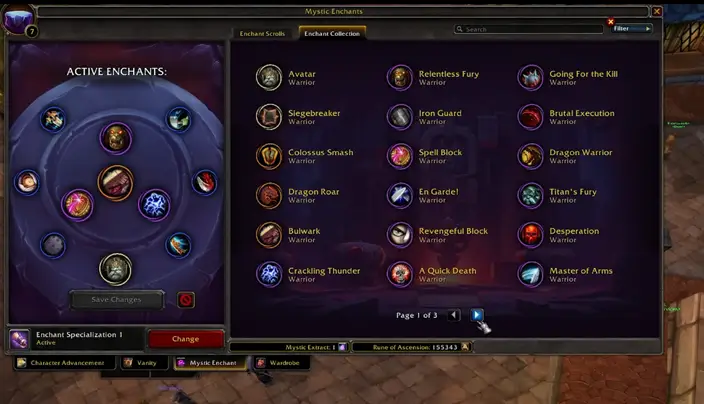Click the enchant Search field
The image size is (704, 404).
pyautogui.click(x=530, y=29)
